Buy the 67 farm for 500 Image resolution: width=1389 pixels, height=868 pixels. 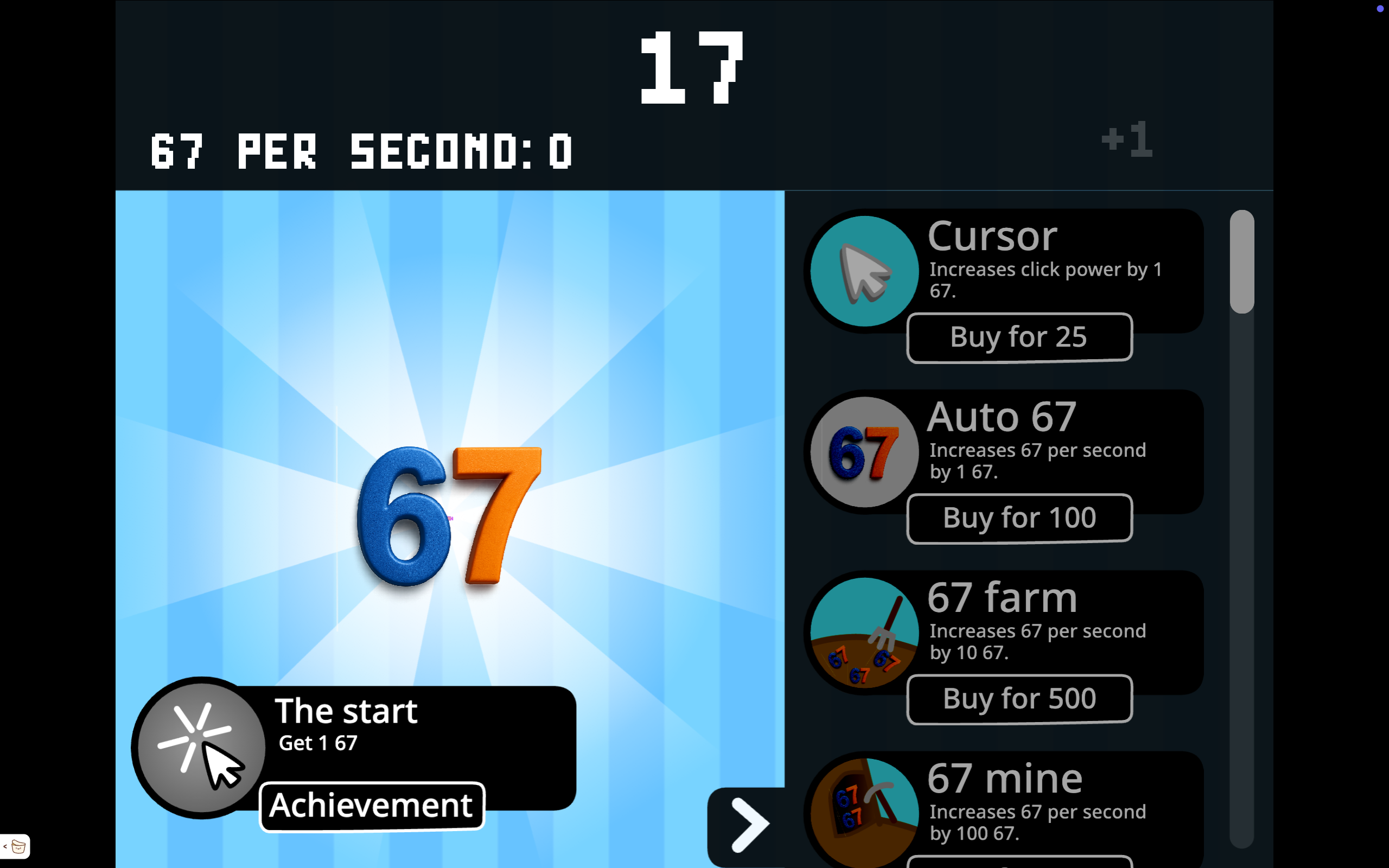point(1019,699)
